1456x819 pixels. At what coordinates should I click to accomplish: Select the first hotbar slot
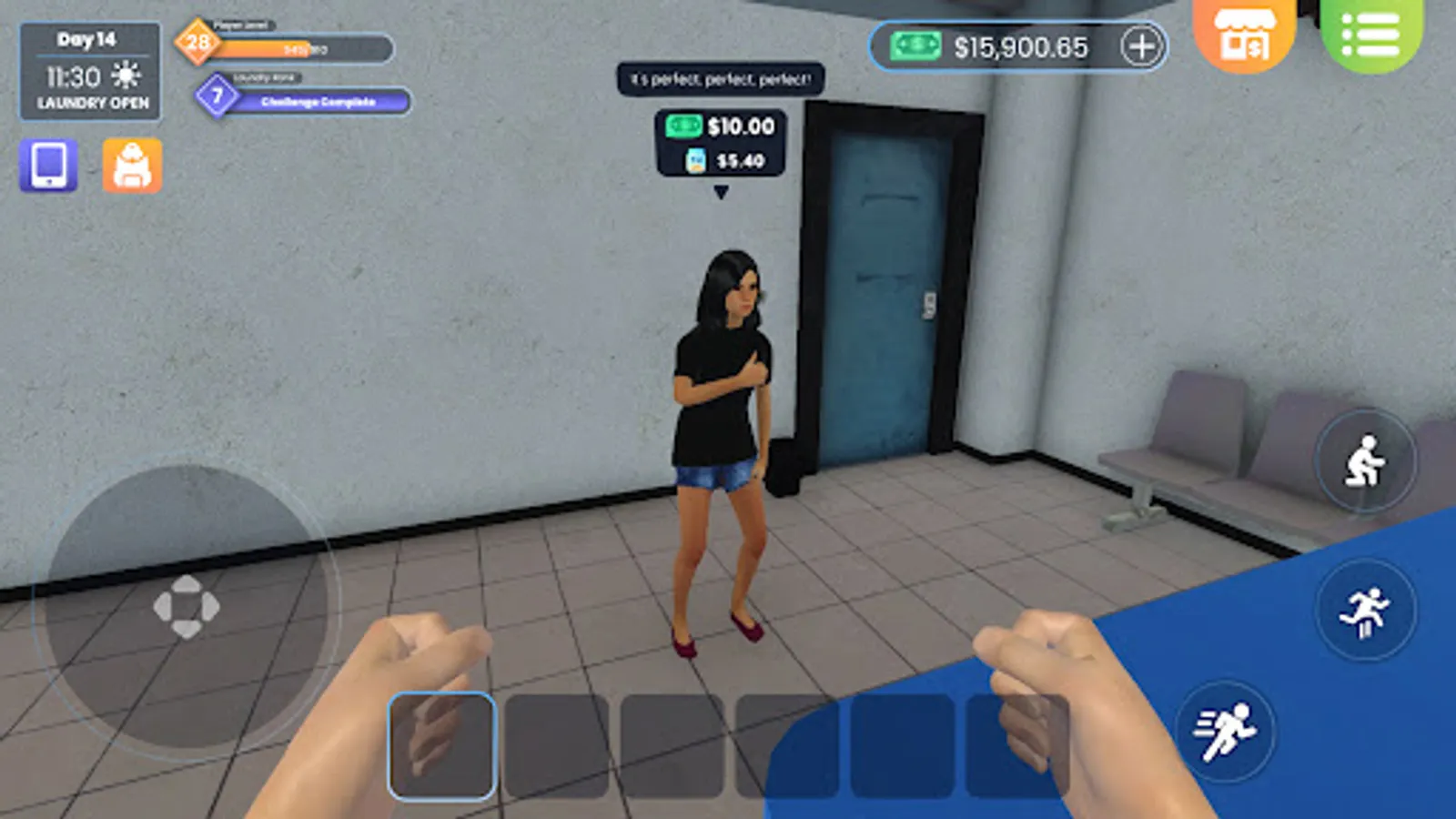coord(441,748)
